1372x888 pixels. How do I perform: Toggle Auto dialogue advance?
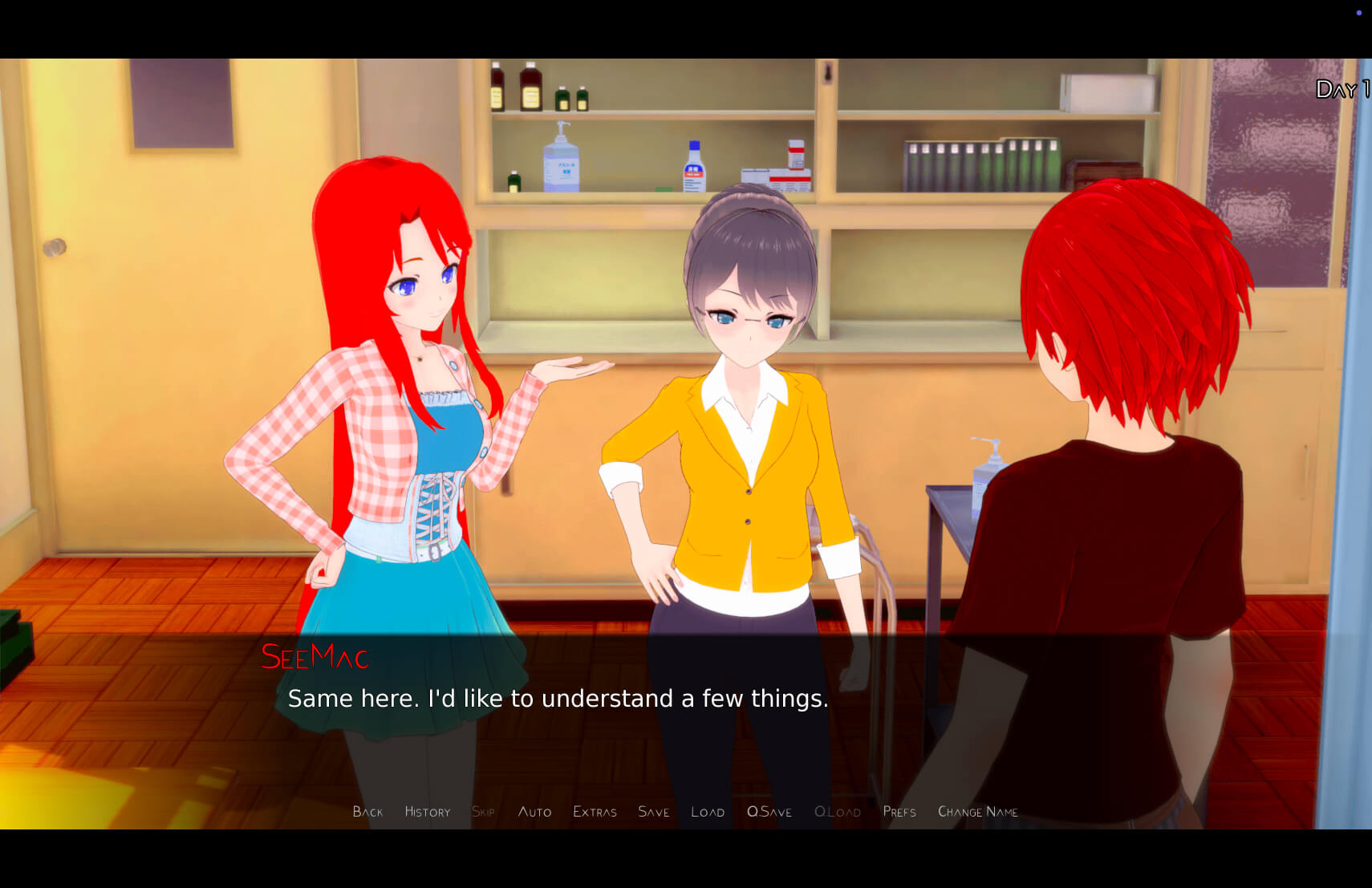(534, 812)
